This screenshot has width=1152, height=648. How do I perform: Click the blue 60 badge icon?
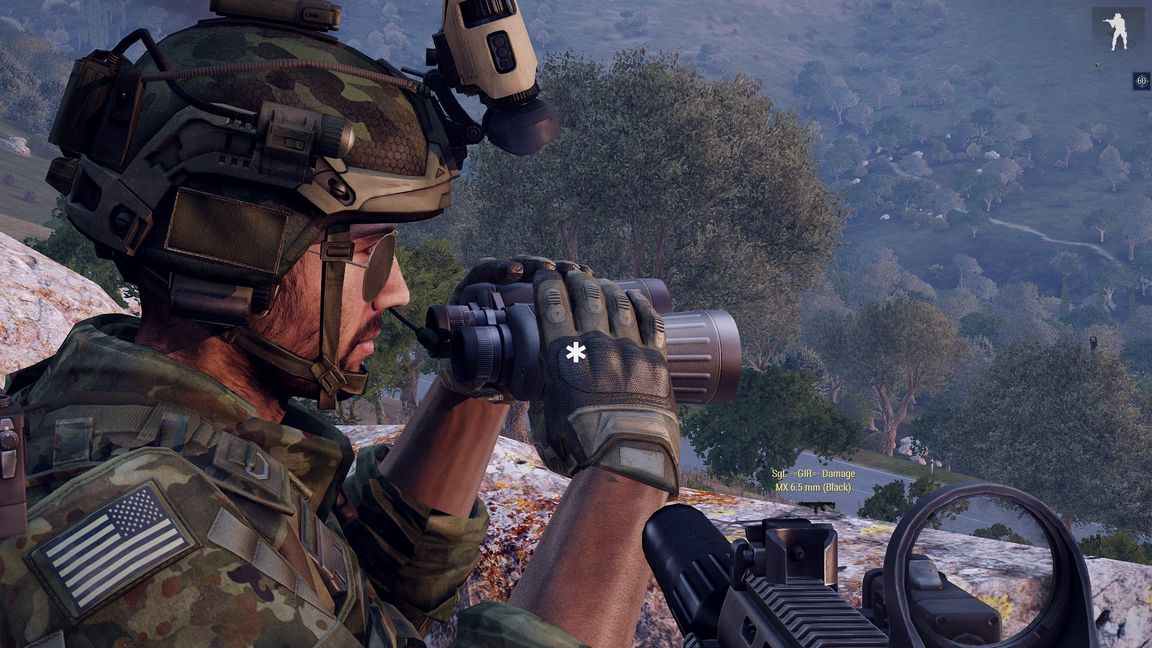(x=1141, y=81)
